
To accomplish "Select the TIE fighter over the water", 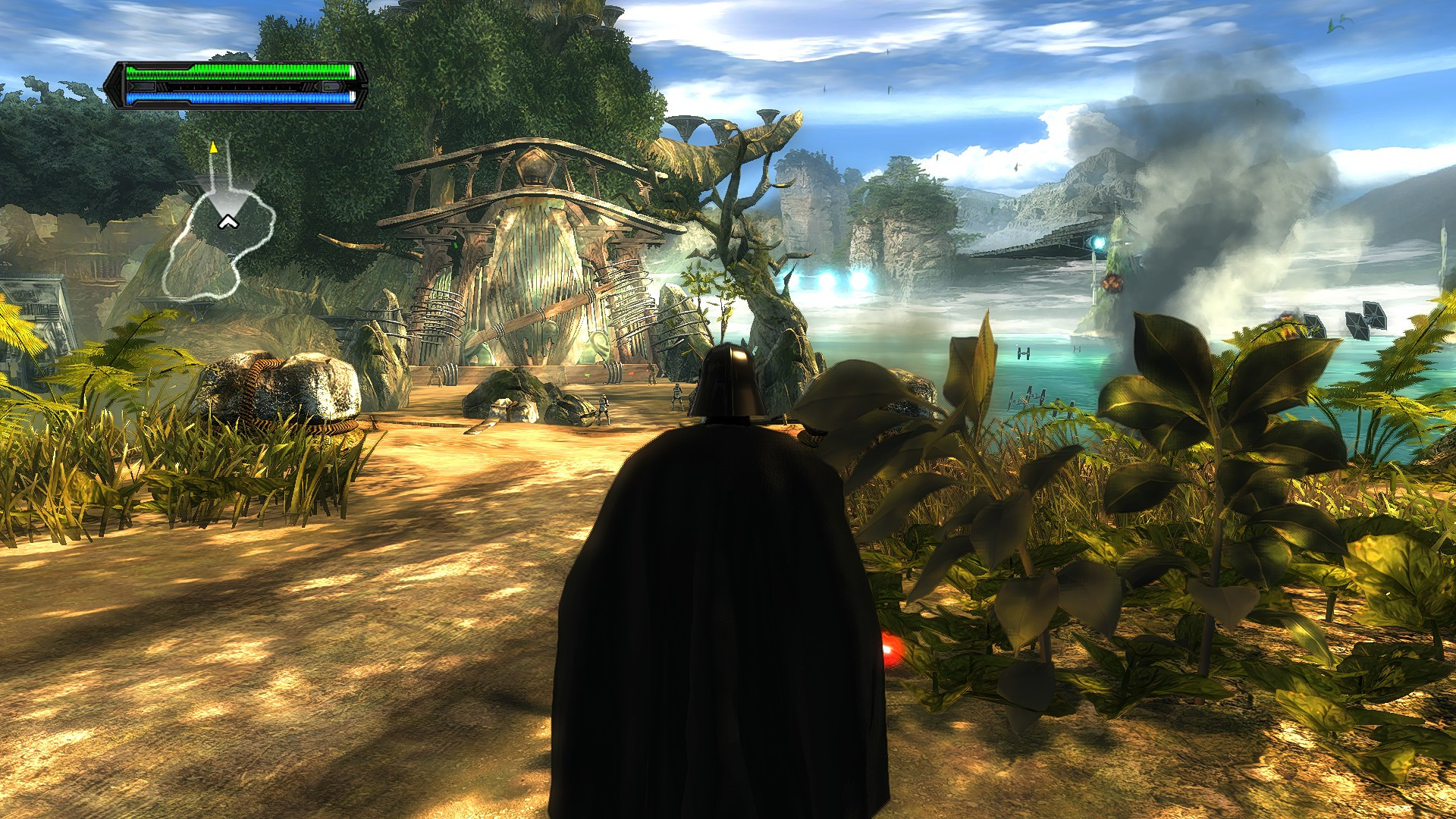I will tap(1023, 353).
